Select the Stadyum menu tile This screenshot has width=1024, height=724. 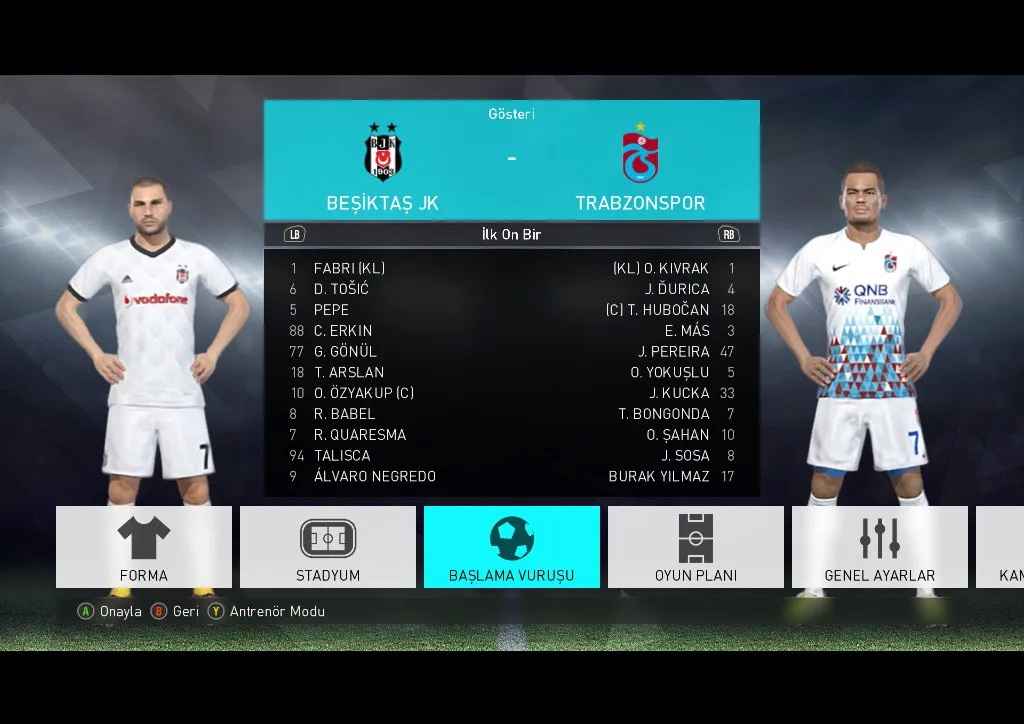328,546
